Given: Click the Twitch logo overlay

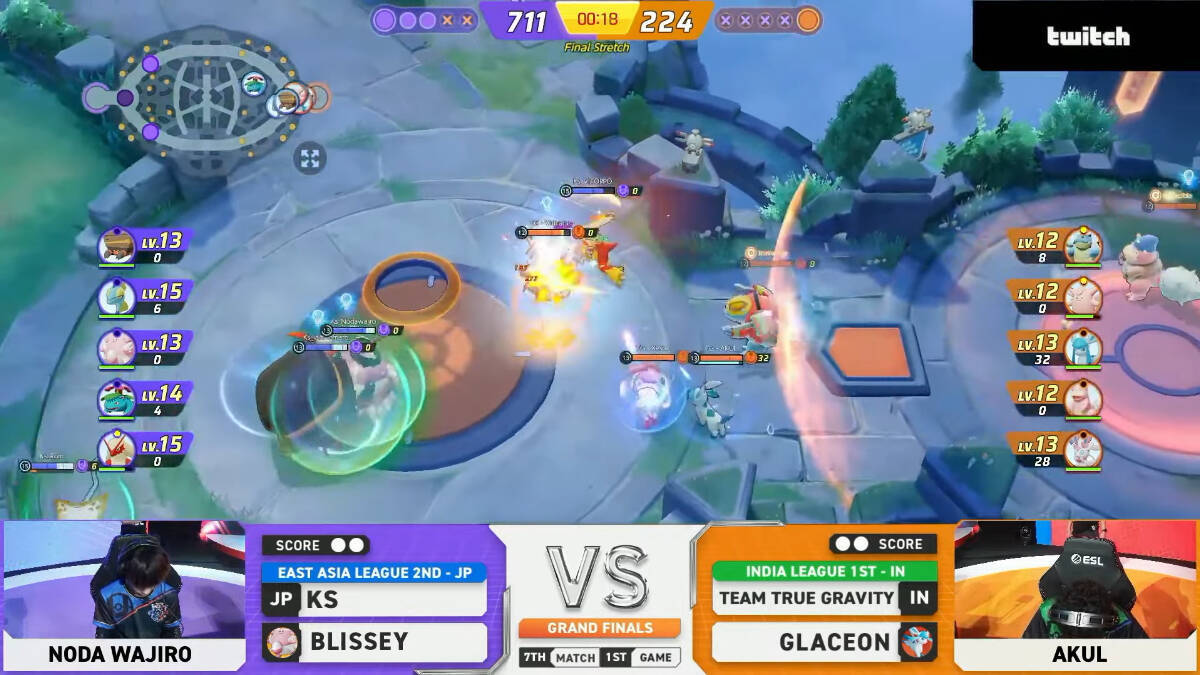Looking at the screenshot, I should pos(1088,37).
